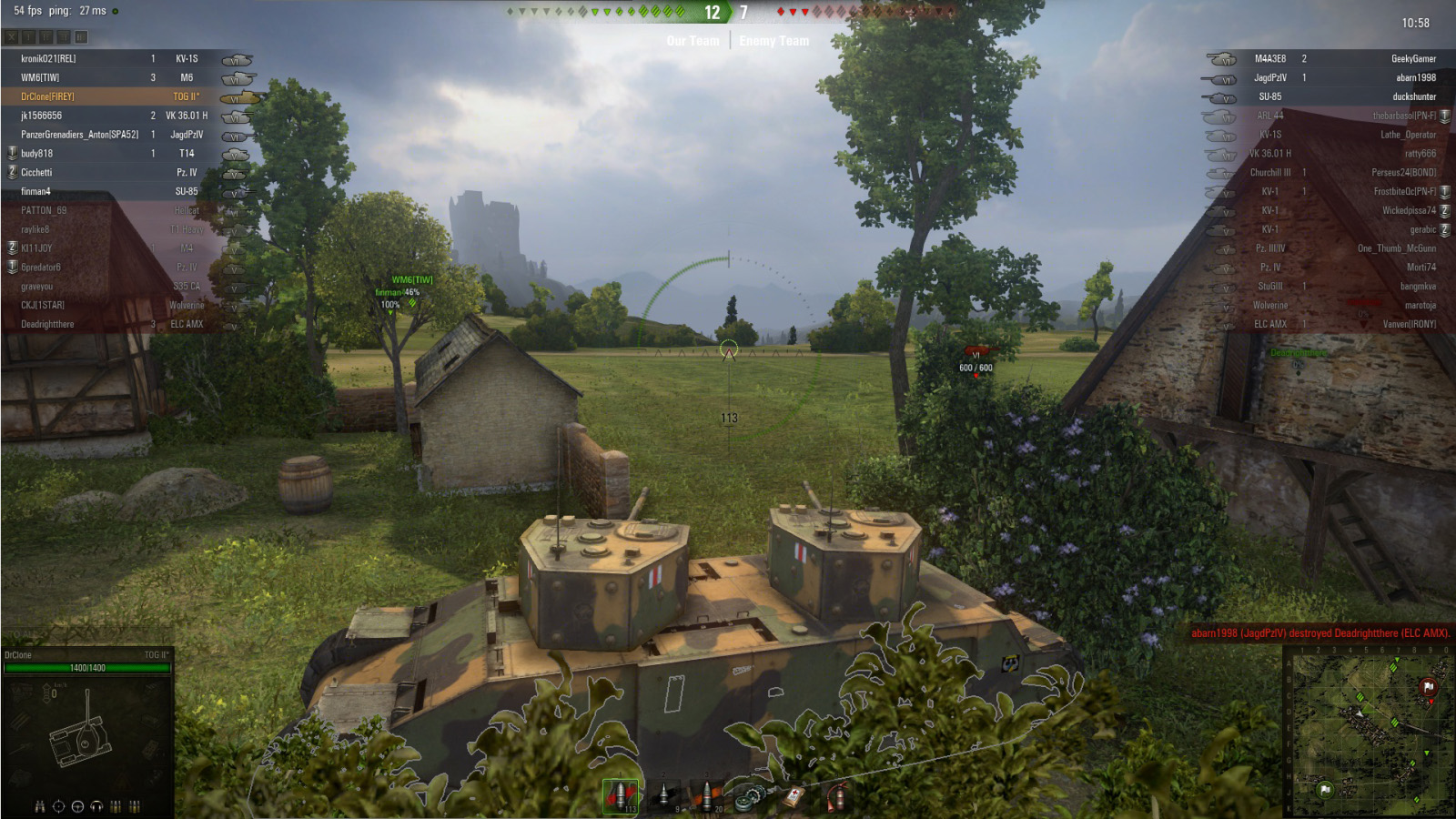Select the armor-piercing shell with 113 rounds
Viewport: 1456px width, 819px height.
(621, 795)
